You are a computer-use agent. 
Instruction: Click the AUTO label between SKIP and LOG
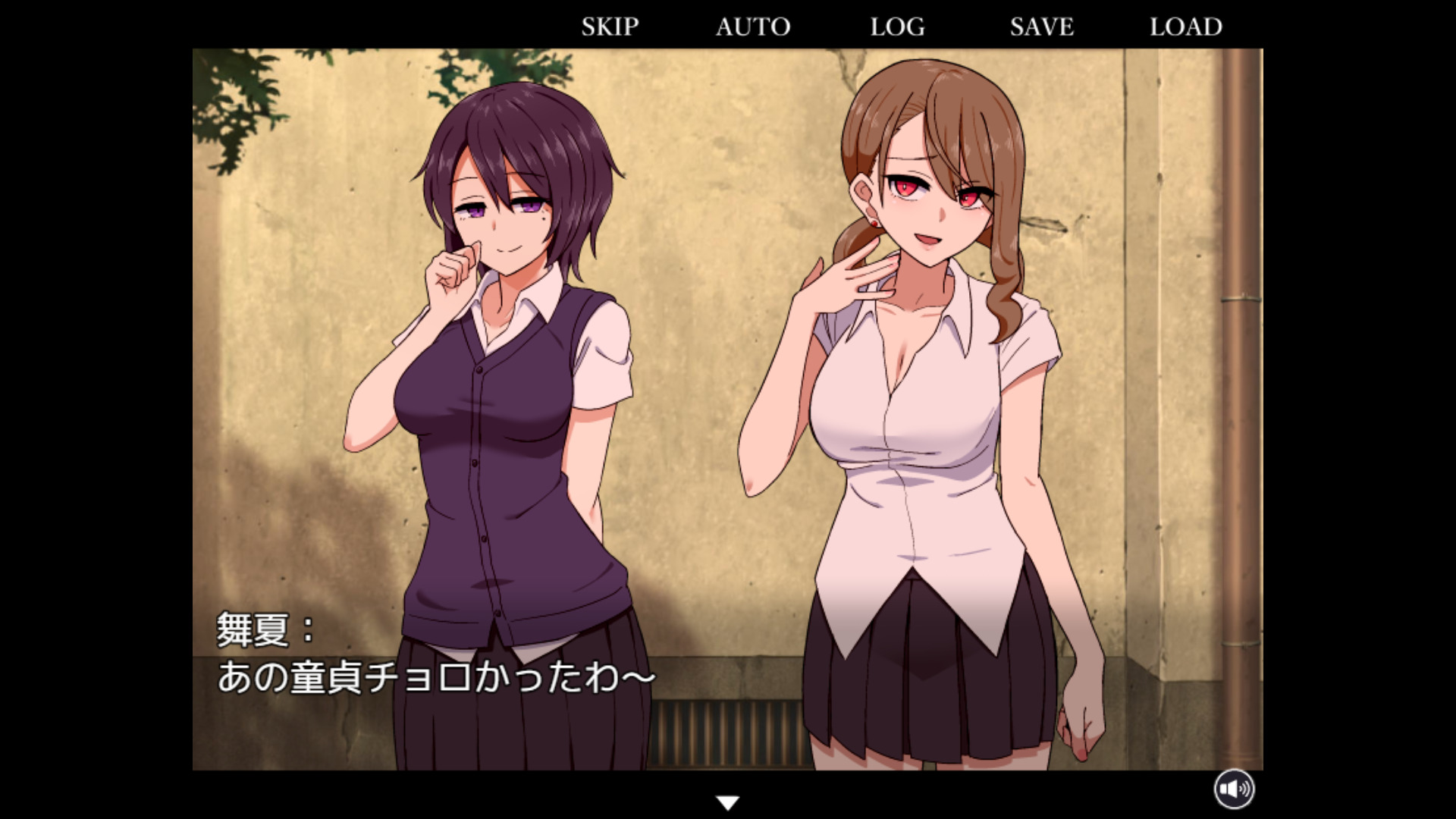(752, 27)
